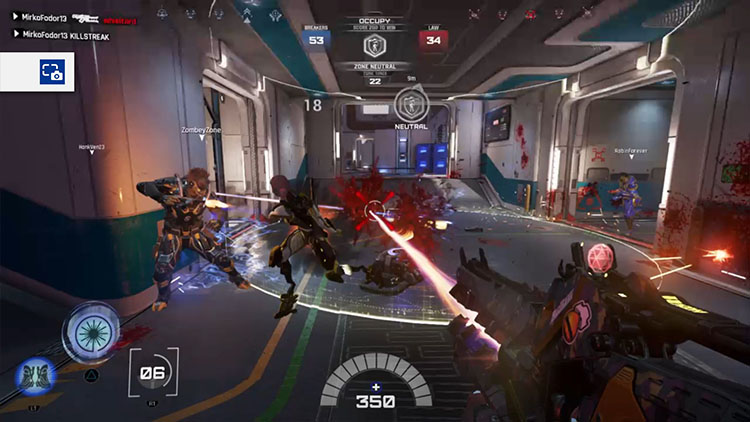Activate the radial starburst ability icon
The image size is (750, 422).
click(x=91, y=329)
